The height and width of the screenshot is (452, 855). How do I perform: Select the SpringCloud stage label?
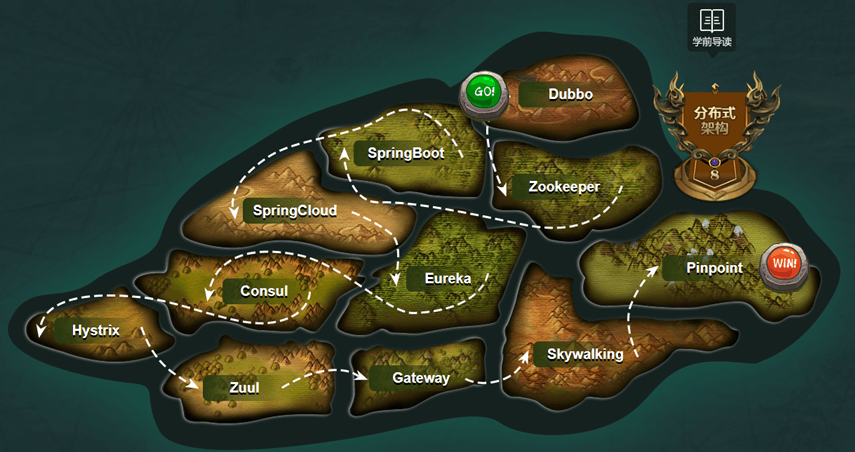pyautogui.click(x=293, y=211)
